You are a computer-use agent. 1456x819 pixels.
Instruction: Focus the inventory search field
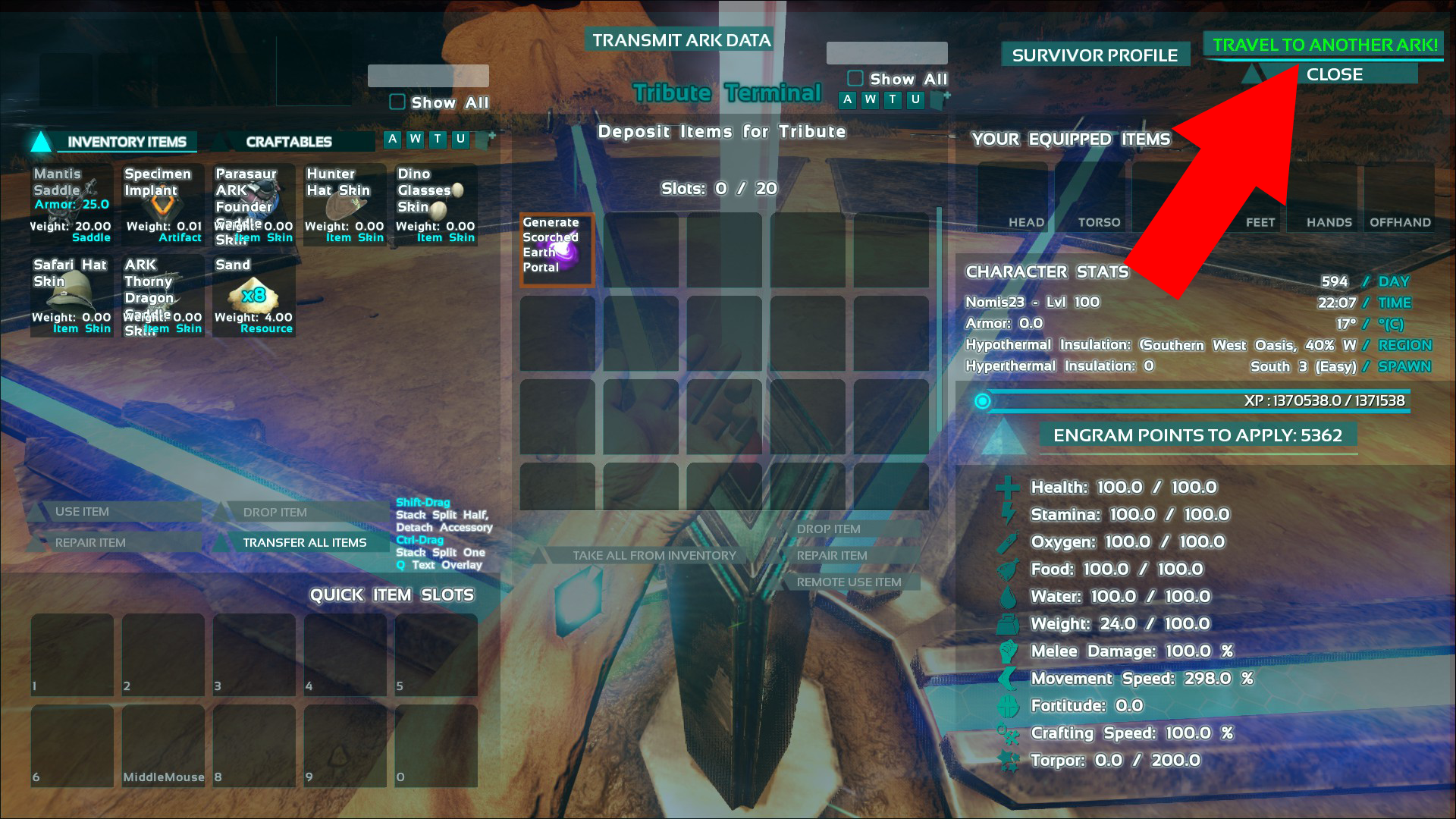click(x=428, y=76)
